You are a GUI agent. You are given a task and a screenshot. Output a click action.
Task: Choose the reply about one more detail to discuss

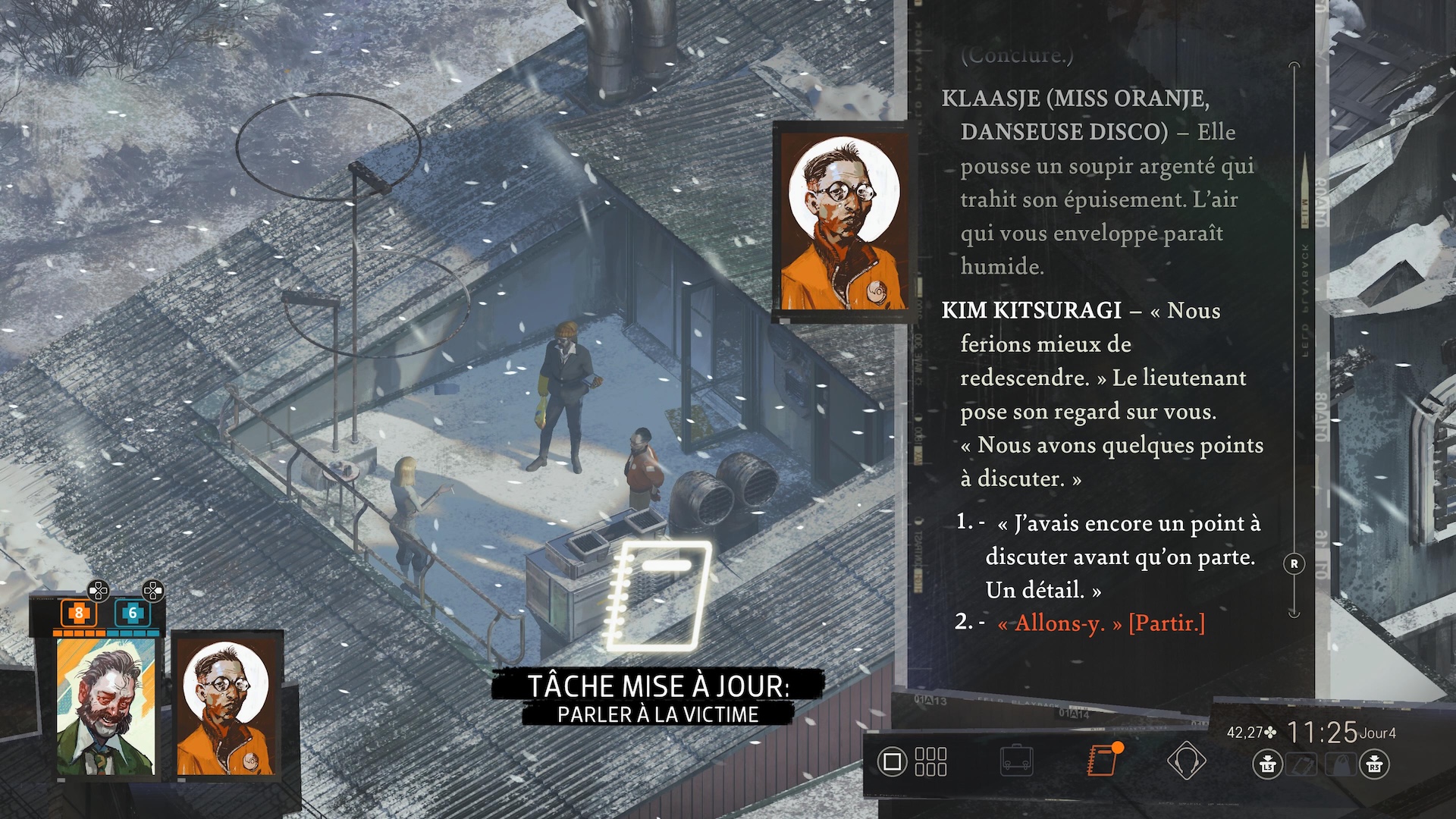[x=1122, y=556]
